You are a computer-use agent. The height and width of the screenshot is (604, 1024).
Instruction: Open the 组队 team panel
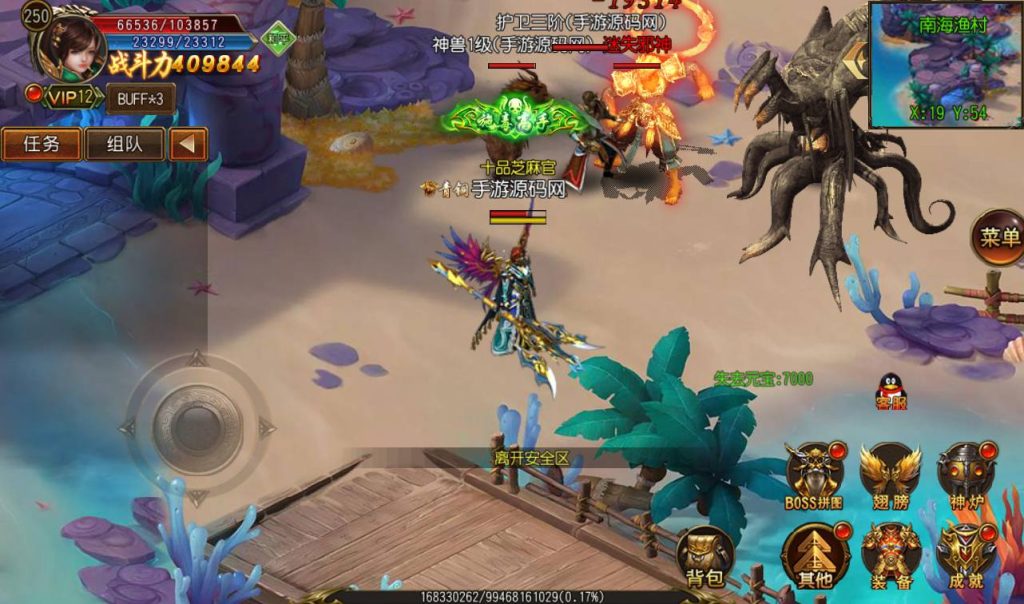pos(124,144)
